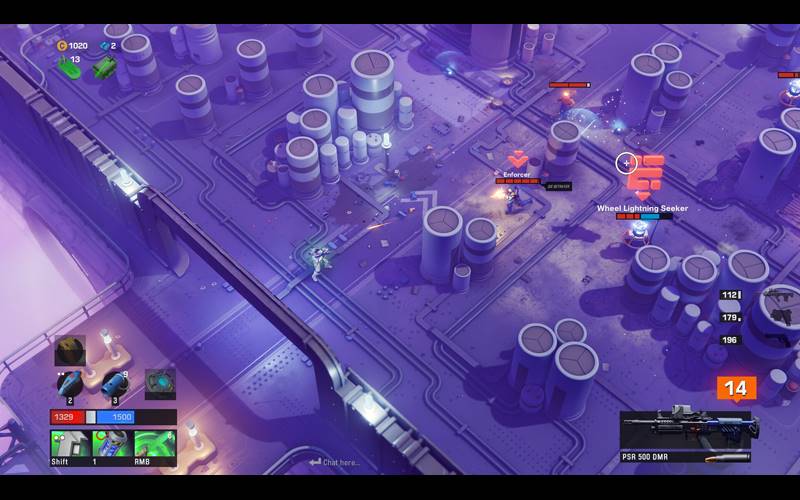Screen dimensions: 800x500
Task: Click the teal gadget slot beside the grenade
Action: coord(160,383)
